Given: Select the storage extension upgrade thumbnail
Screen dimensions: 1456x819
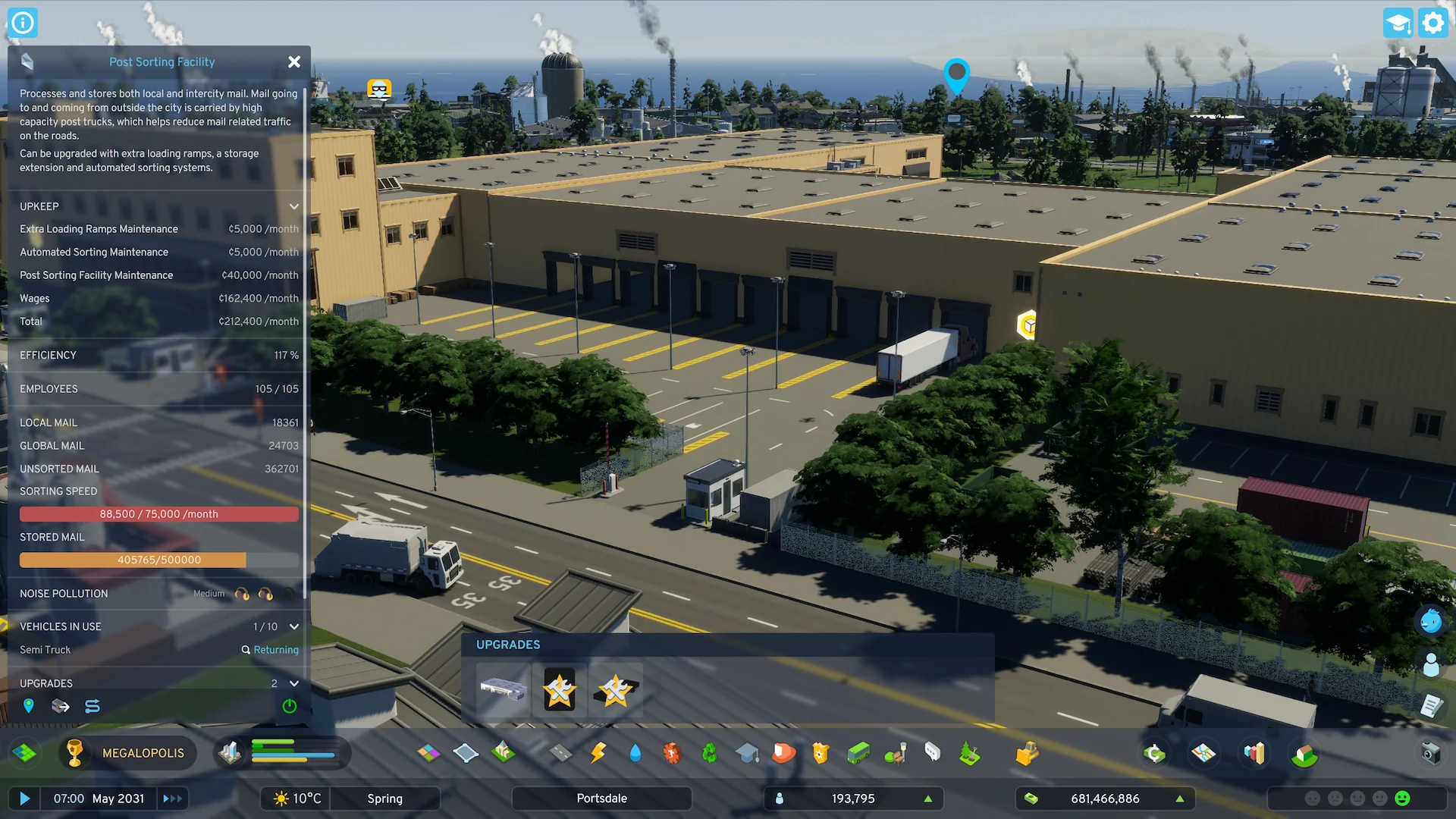Looking at the screenshot, I should (503, 690).
